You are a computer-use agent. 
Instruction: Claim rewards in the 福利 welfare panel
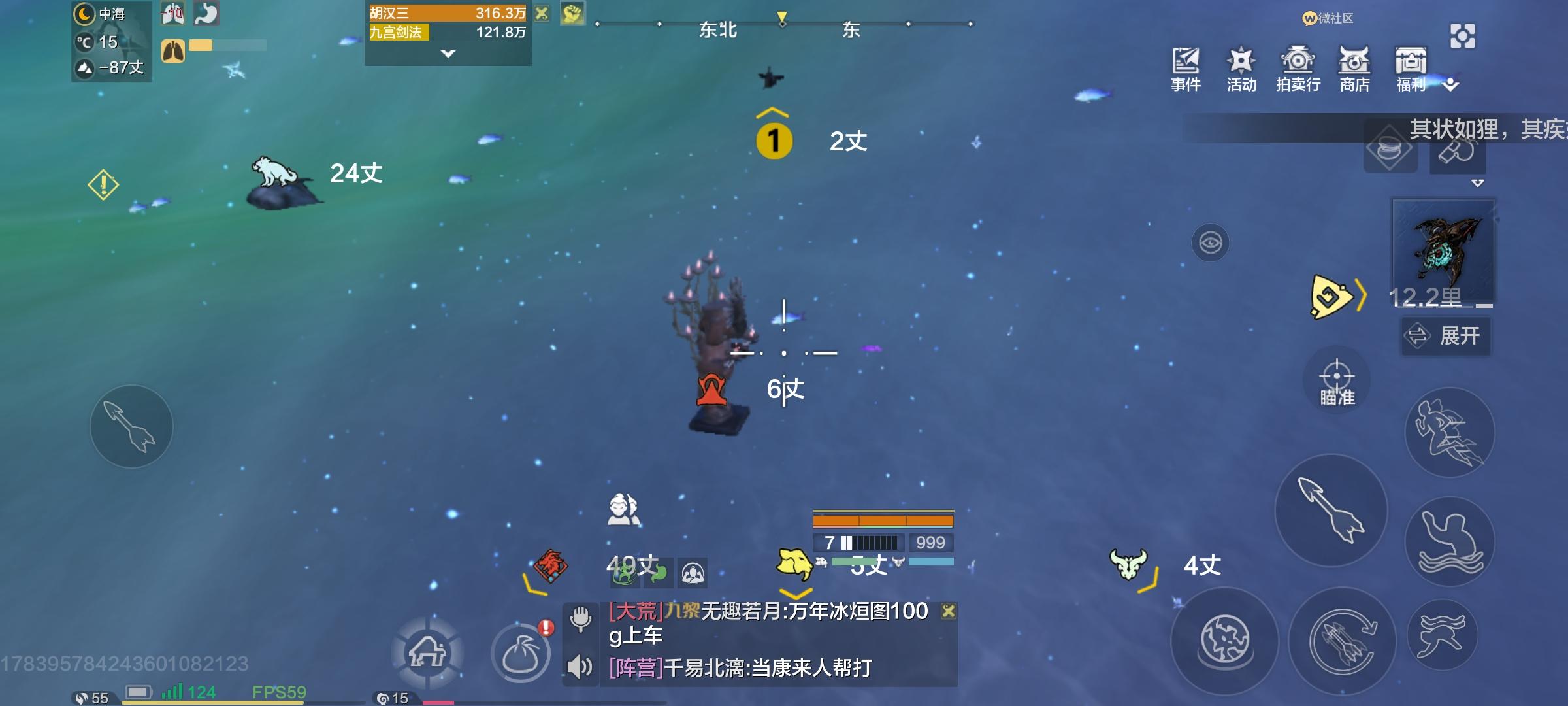[x=1410, y=65]
